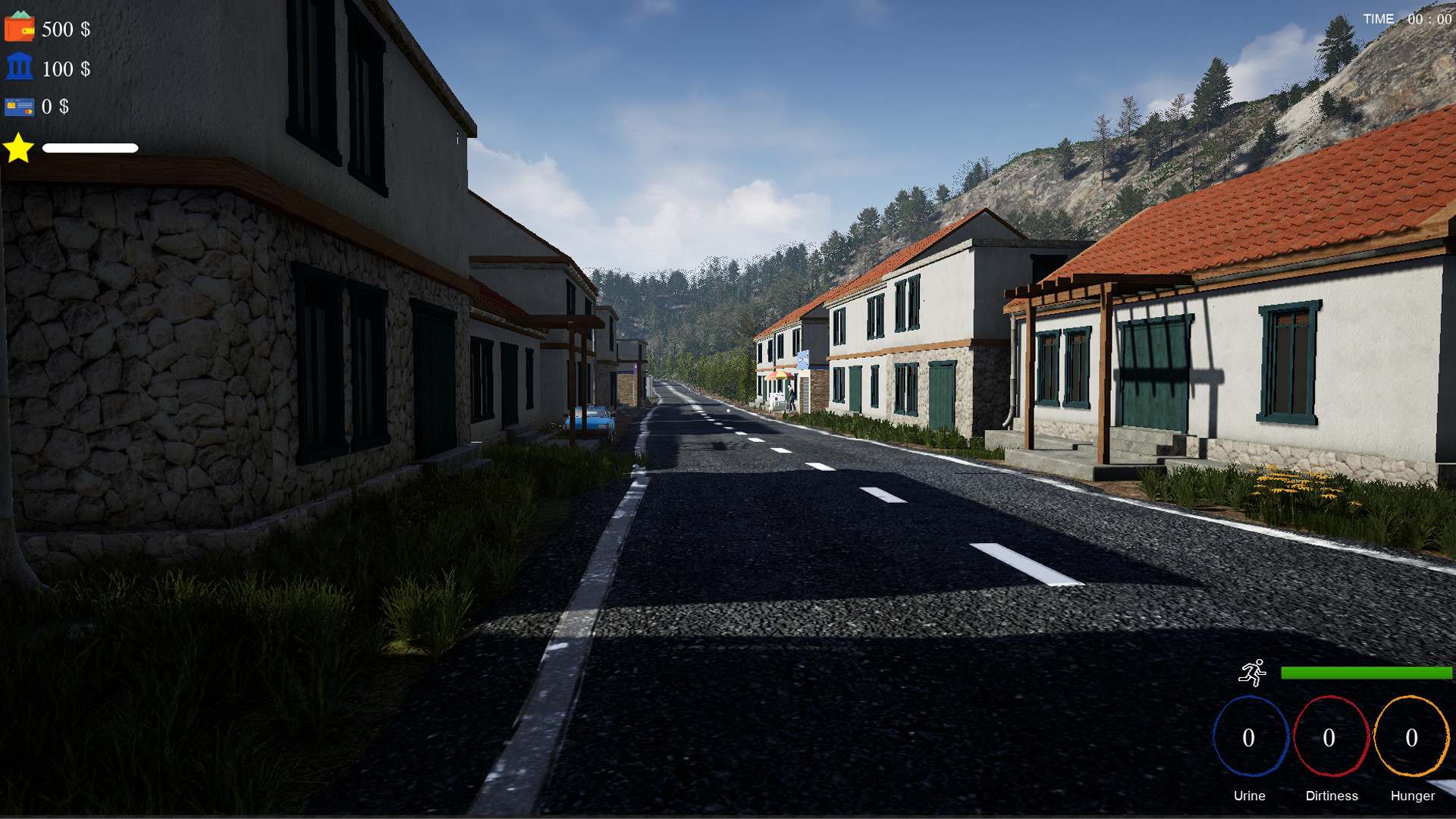Click the orange Hunger meter circle

coord(1411,736)
